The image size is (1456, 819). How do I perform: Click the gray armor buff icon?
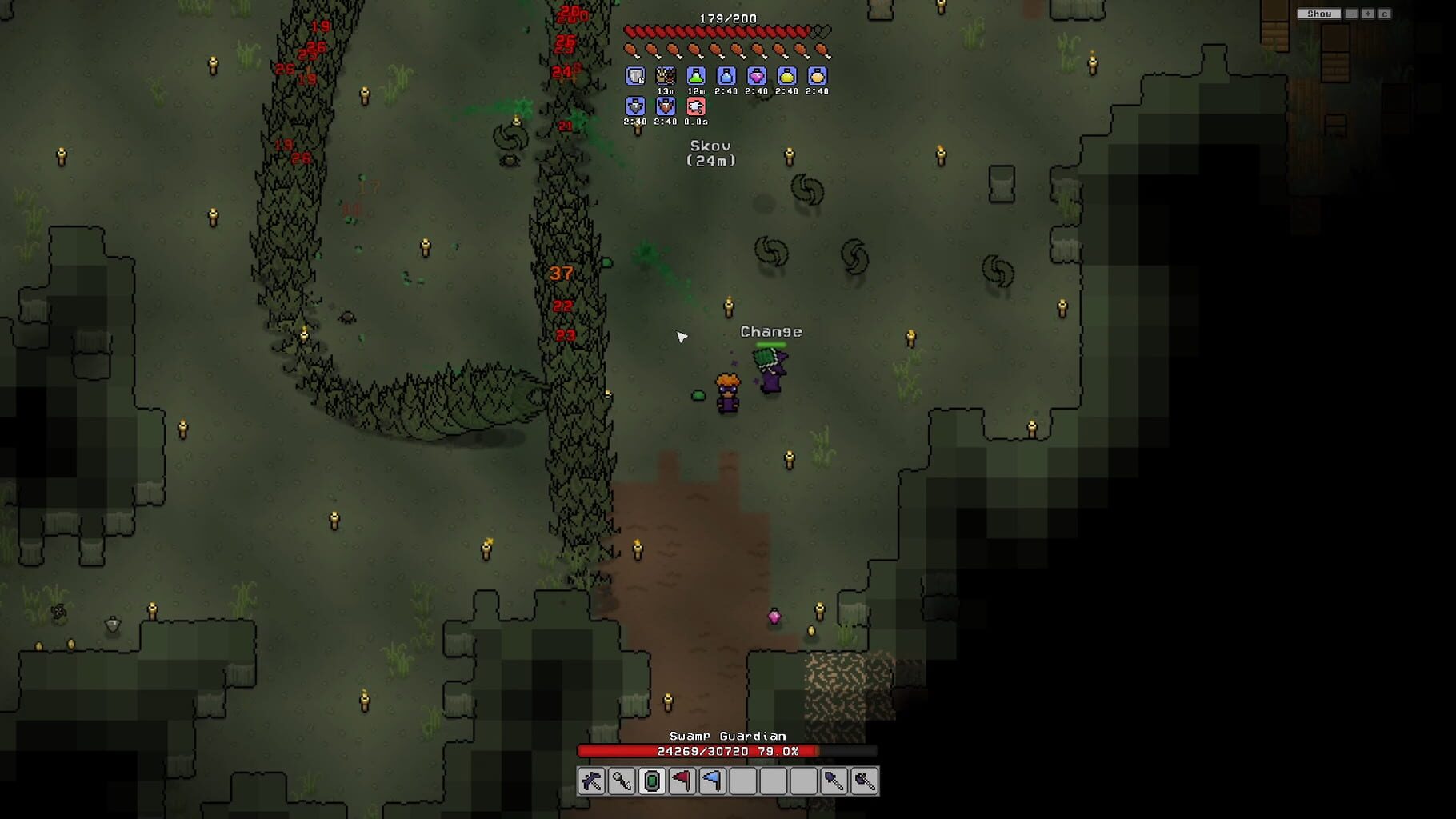634,106
